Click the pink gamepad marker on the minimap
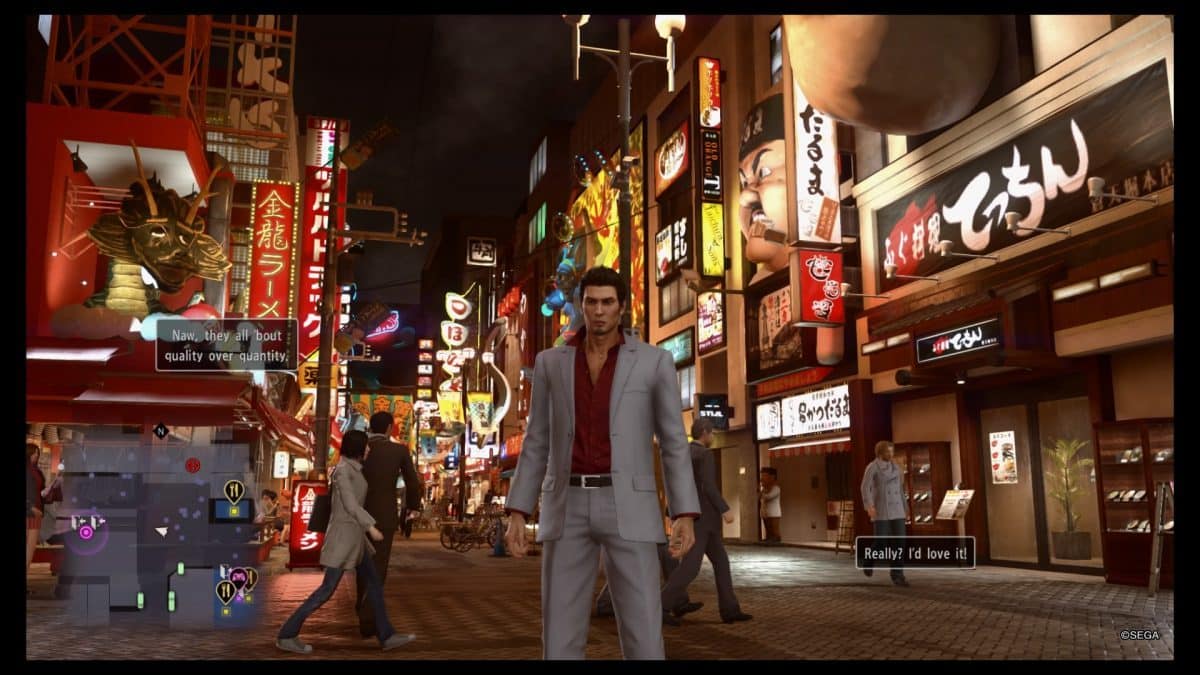Screen dimensions: 1200x675 pos(238,576)
